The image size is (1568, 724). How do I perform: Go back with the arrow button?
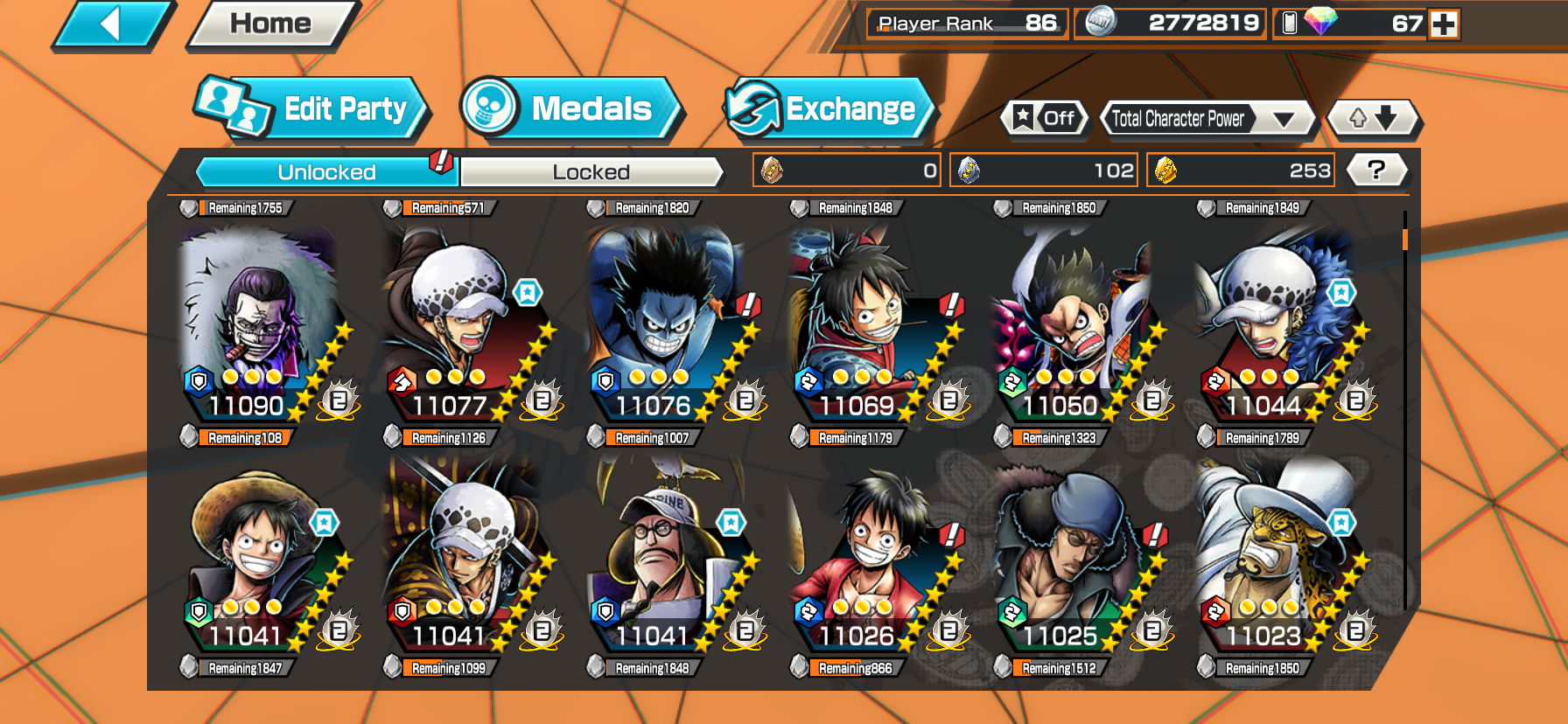click(112, 24)
